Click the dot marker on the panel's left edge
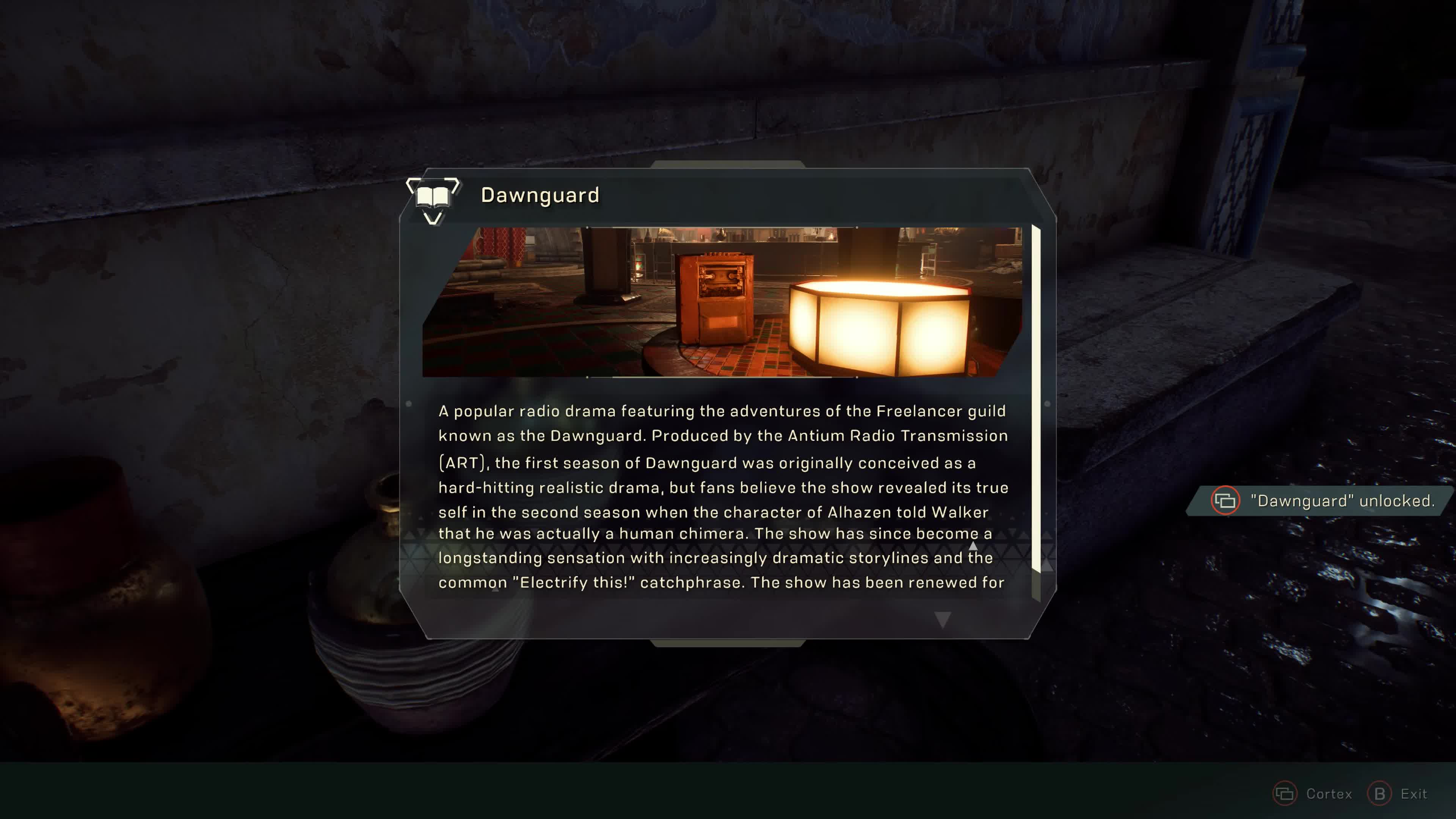 (x=409, y=403)
